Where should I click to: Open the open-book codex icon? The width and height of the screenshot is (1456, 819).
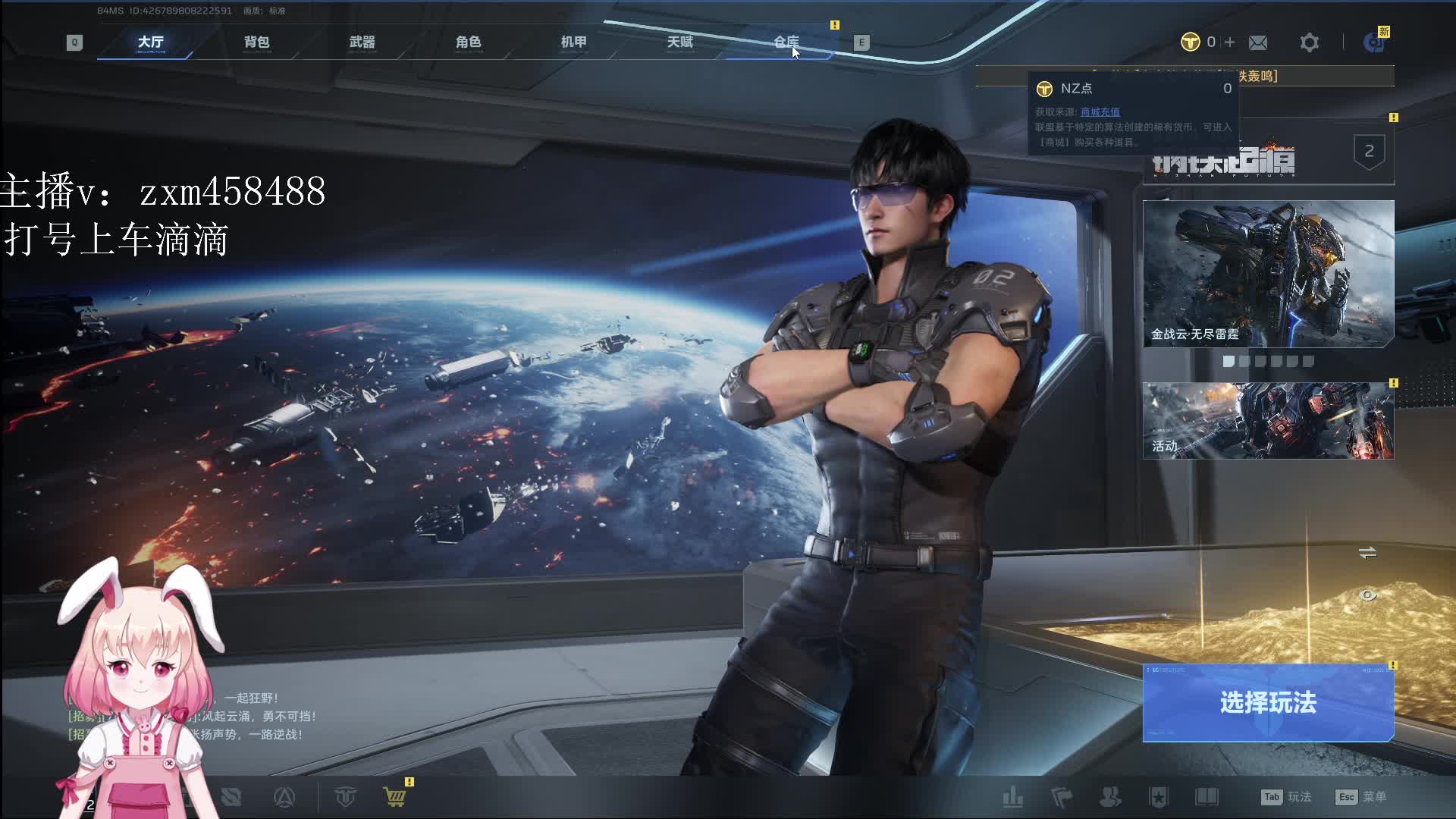tap(1207, 797)
